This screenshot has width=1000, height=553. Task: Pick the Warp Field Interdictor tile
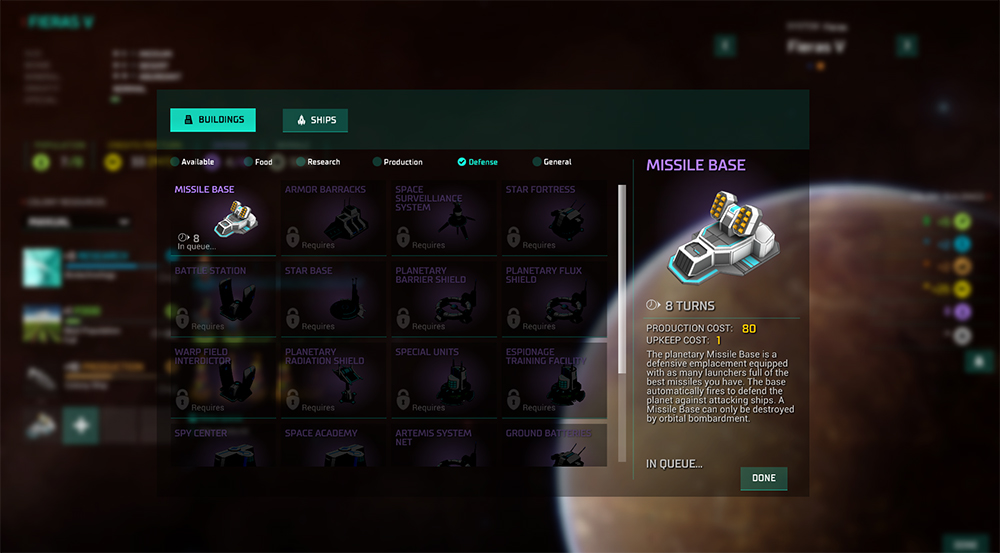pos(224,380)
